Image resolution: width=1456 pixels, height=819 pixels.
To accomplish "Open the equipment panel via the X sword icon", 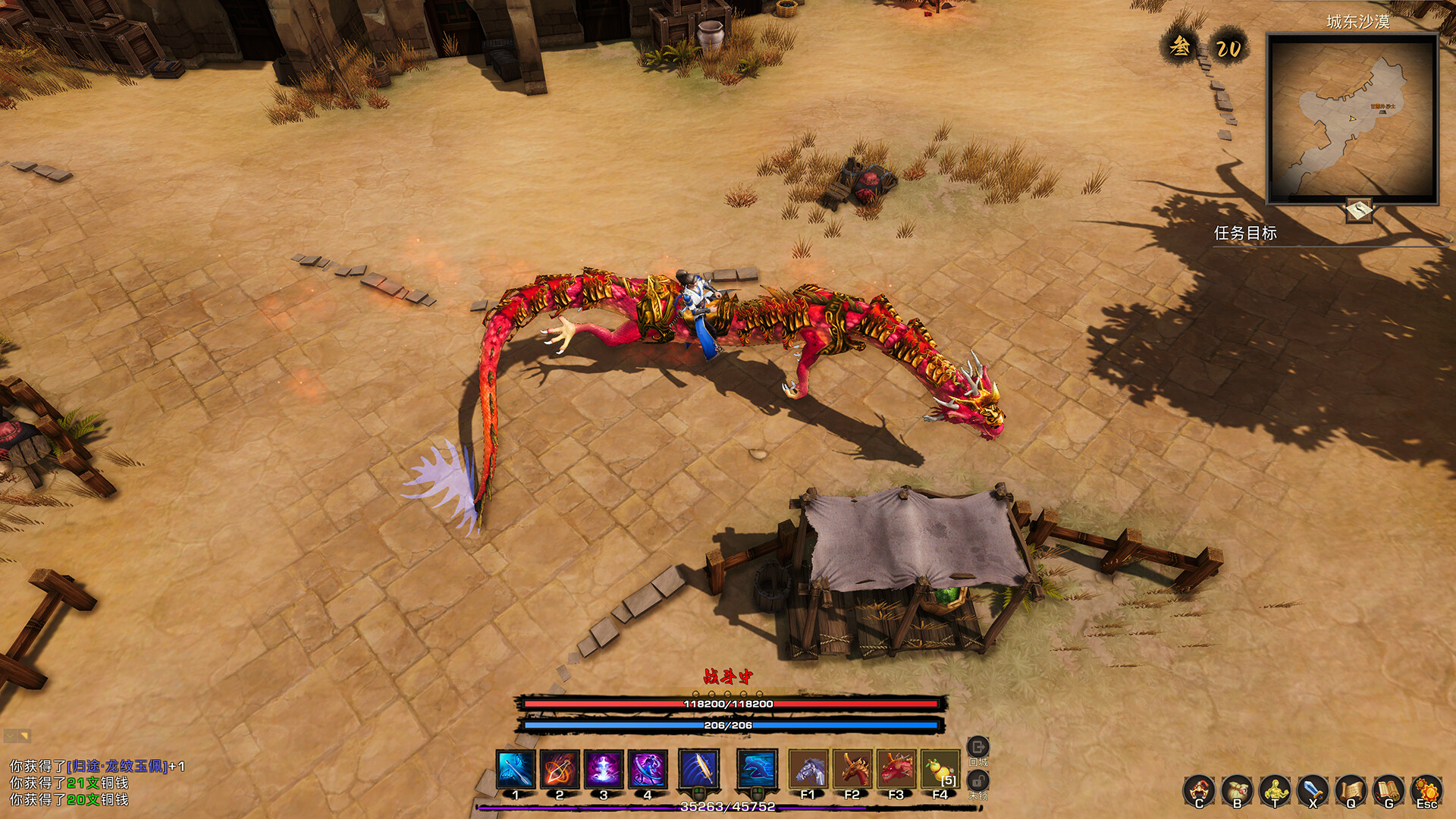I will click(1312, 790).
